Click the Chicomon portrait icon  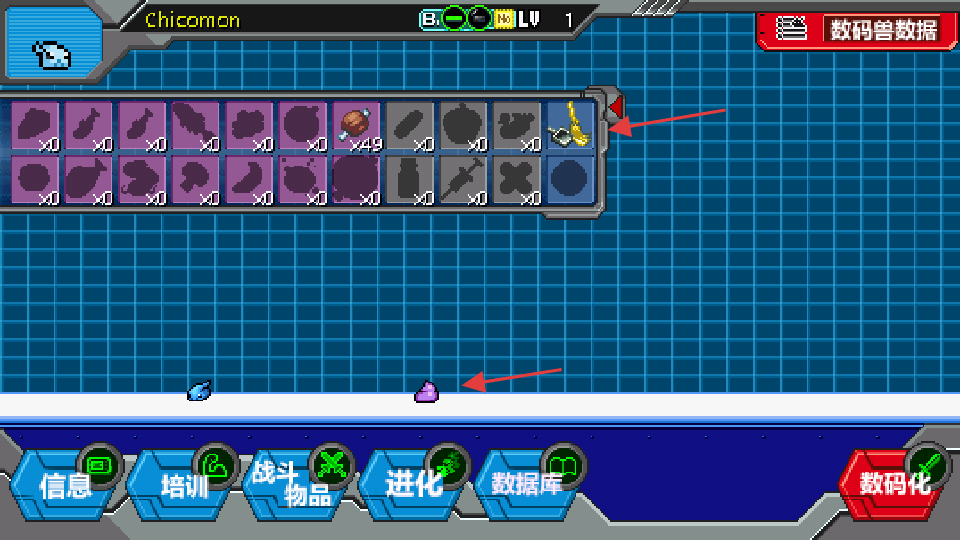pos(53,50)
